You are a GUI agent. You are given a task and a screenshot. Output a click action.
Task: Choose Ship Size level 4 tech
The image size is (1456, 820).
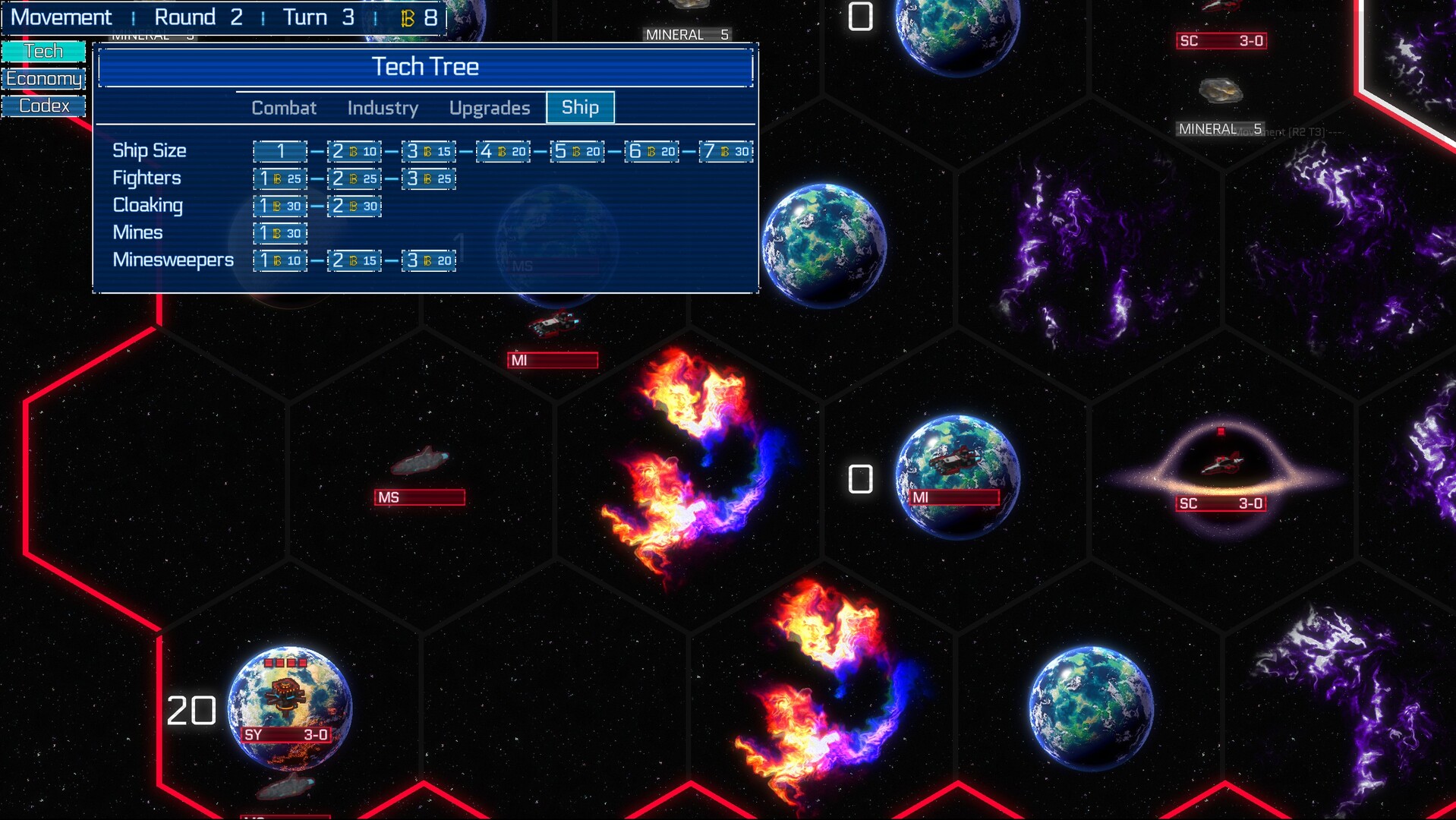[x=503, y=151]
